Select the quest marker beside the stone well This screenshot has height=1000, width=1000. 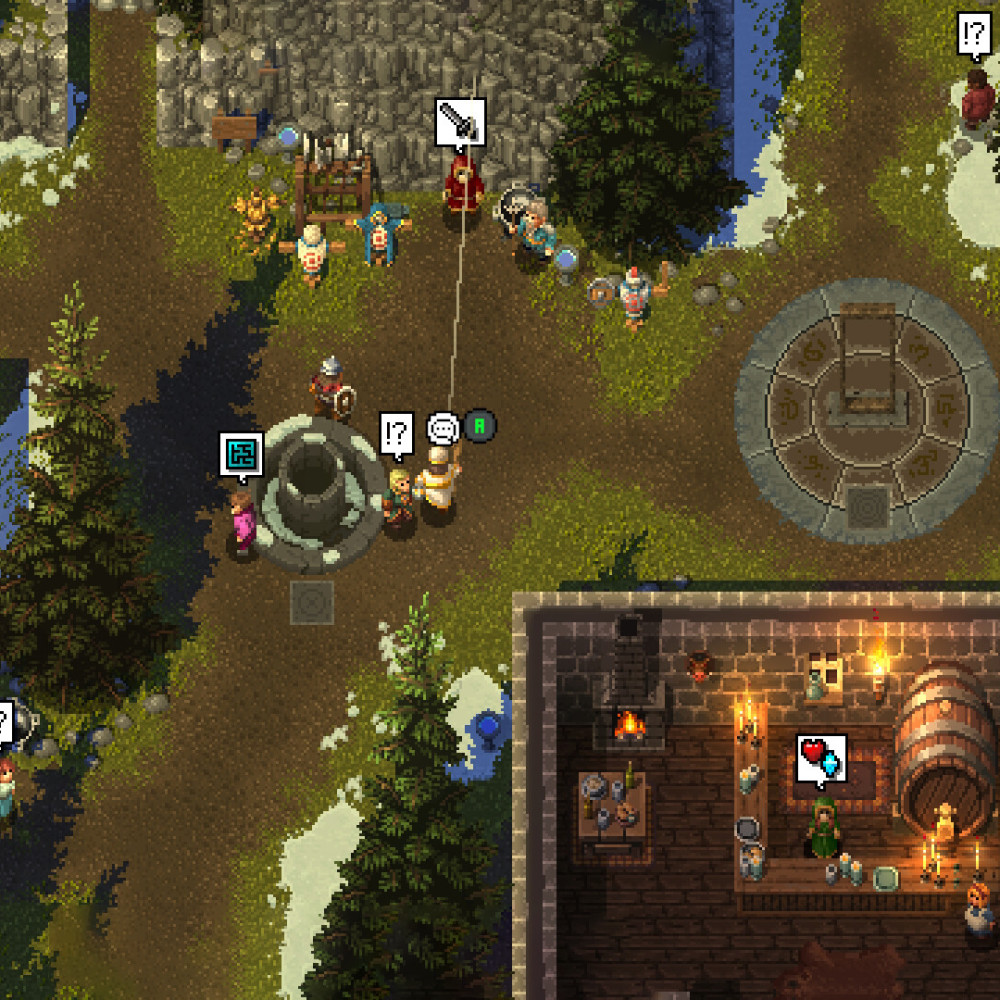pyautogui.click(x=397, y=434)
